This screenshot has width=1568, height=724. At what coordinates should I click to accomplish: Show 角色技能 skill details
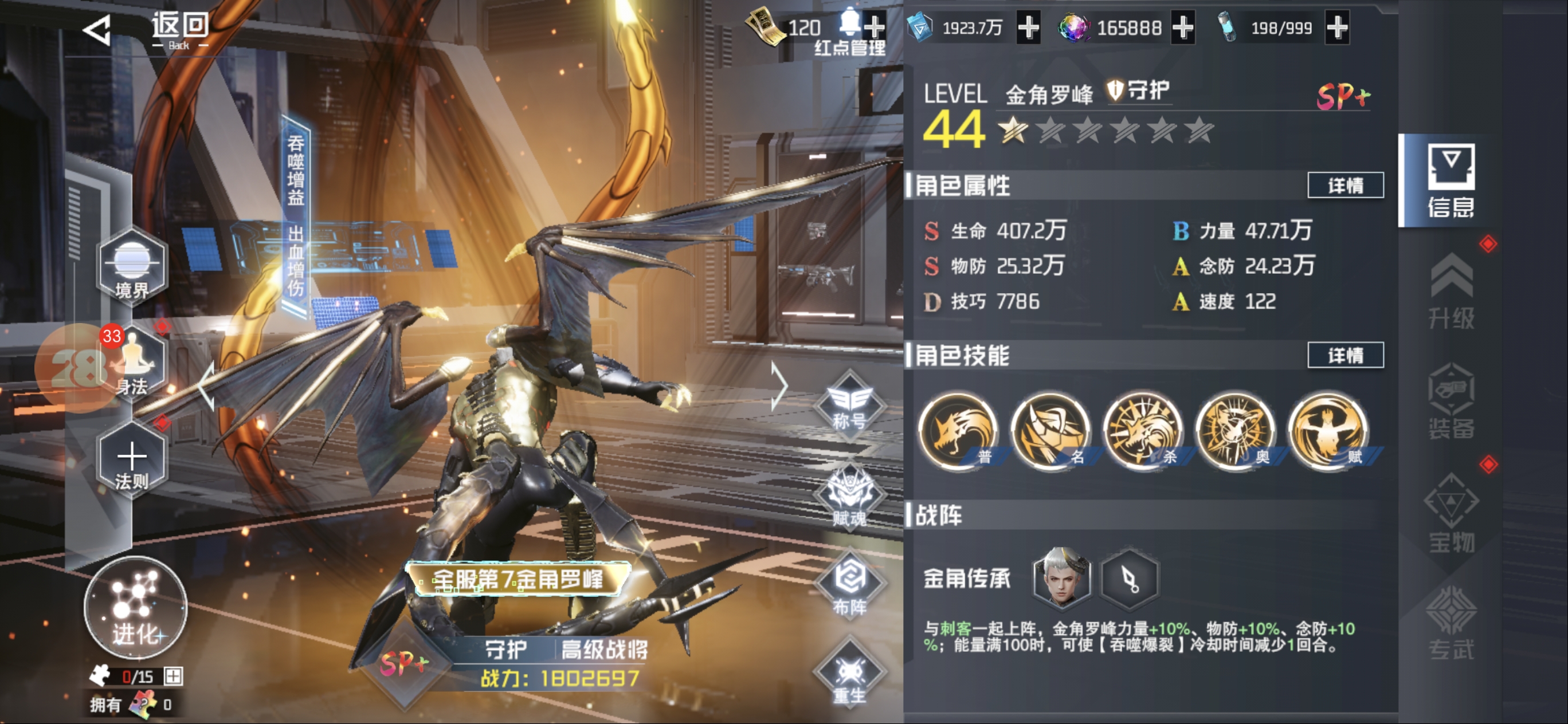[1345, 355]
